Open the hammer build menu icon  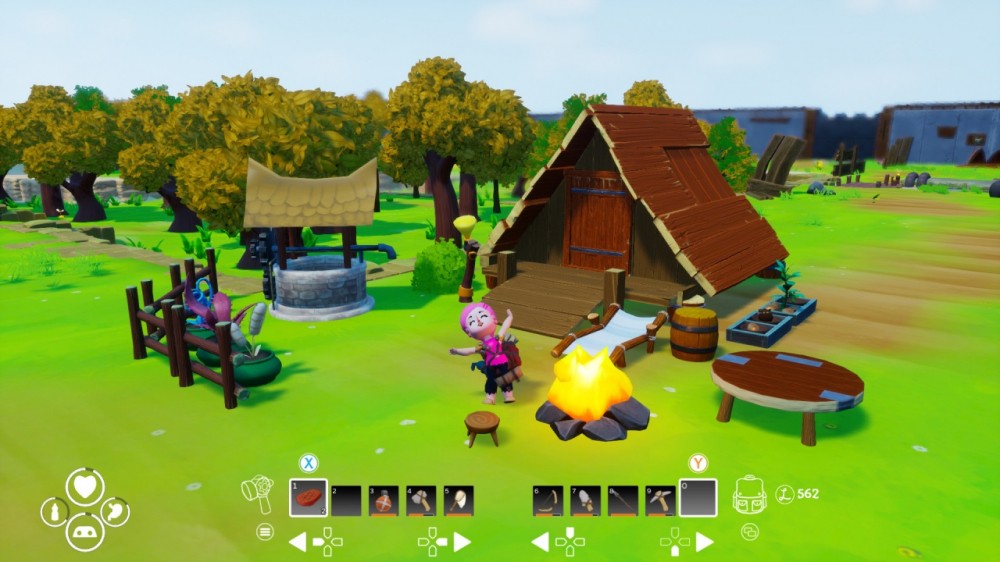point(258,493)
